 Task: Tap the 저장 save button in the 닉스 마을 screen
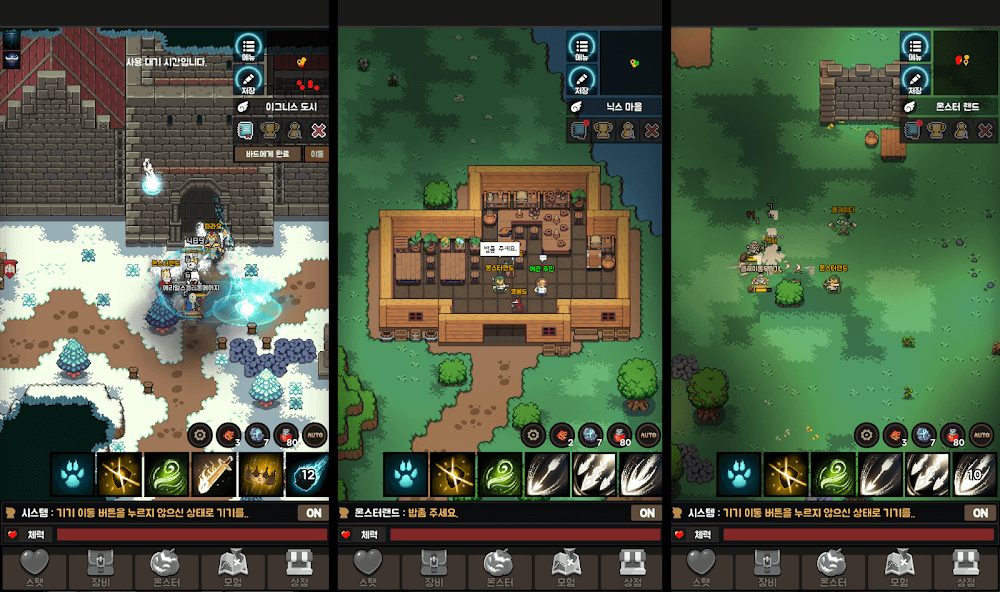pyautogui.click(x=582, y=81)
